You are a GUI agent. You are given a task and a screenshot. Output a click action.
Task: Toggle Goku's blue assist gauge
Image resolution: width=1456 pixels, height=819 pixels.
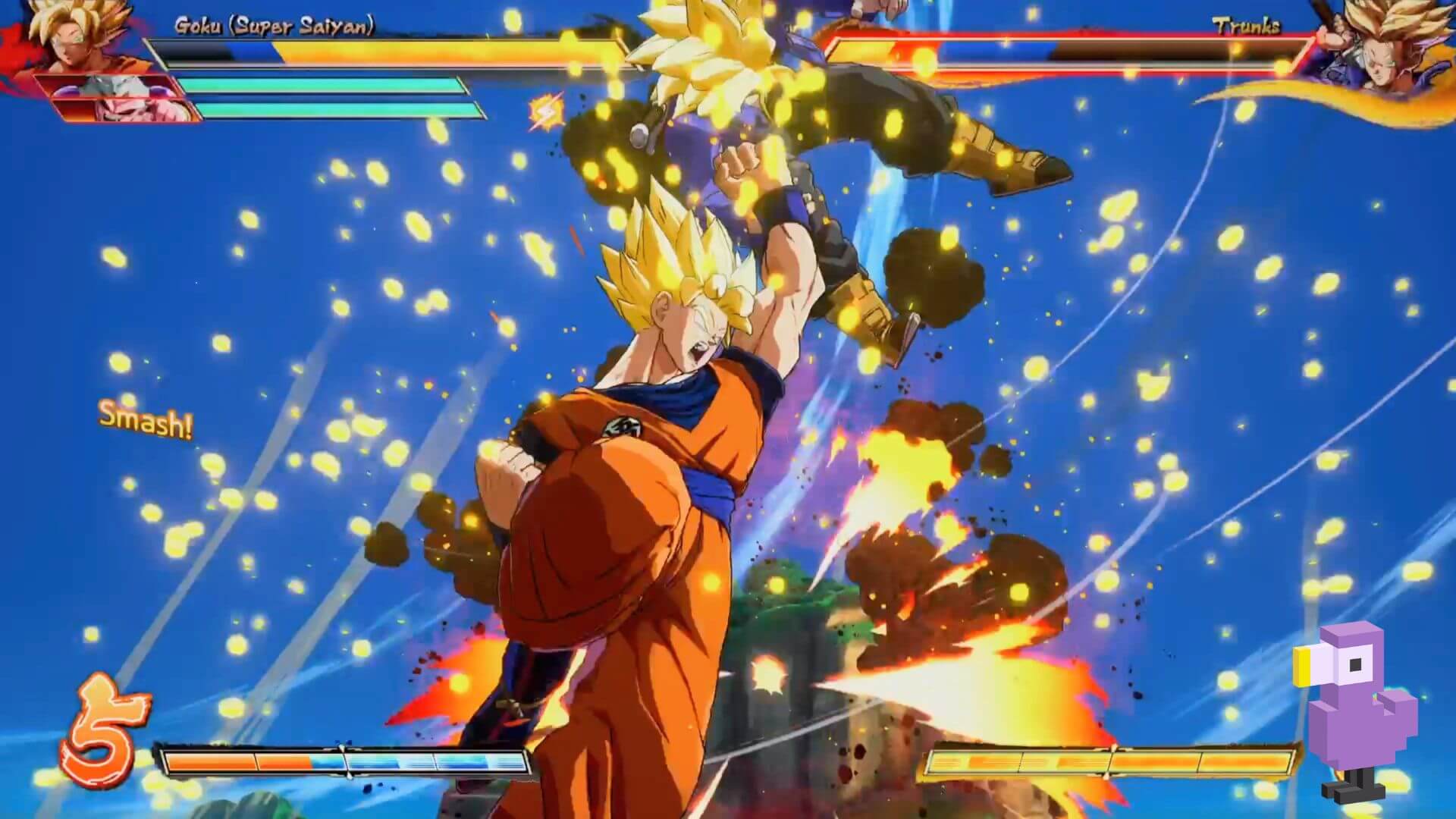pyautogui.click(x=250, y=51)
